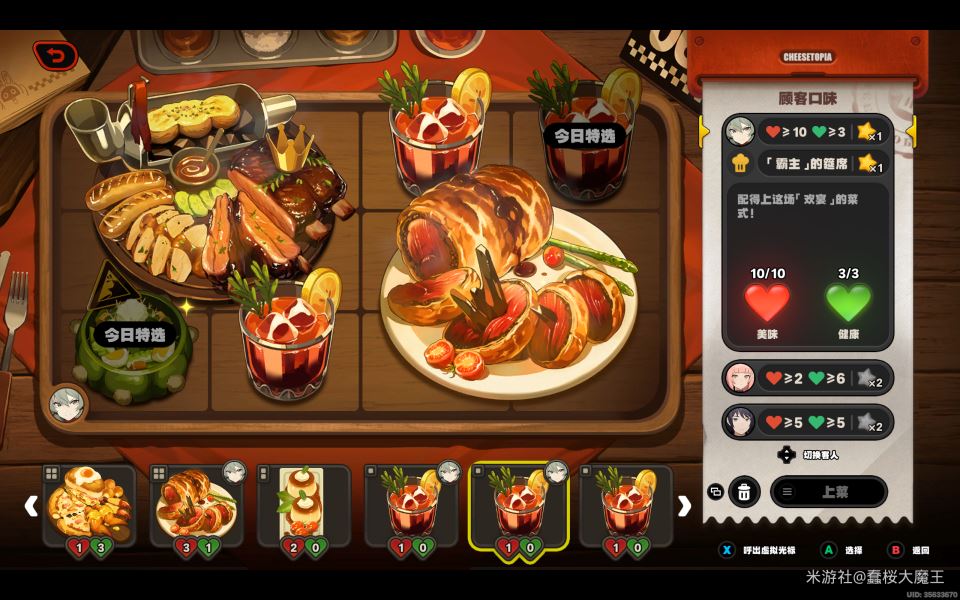Pick the pudding dessert dish card
The image size is (960, 600).
click(304, 505)
